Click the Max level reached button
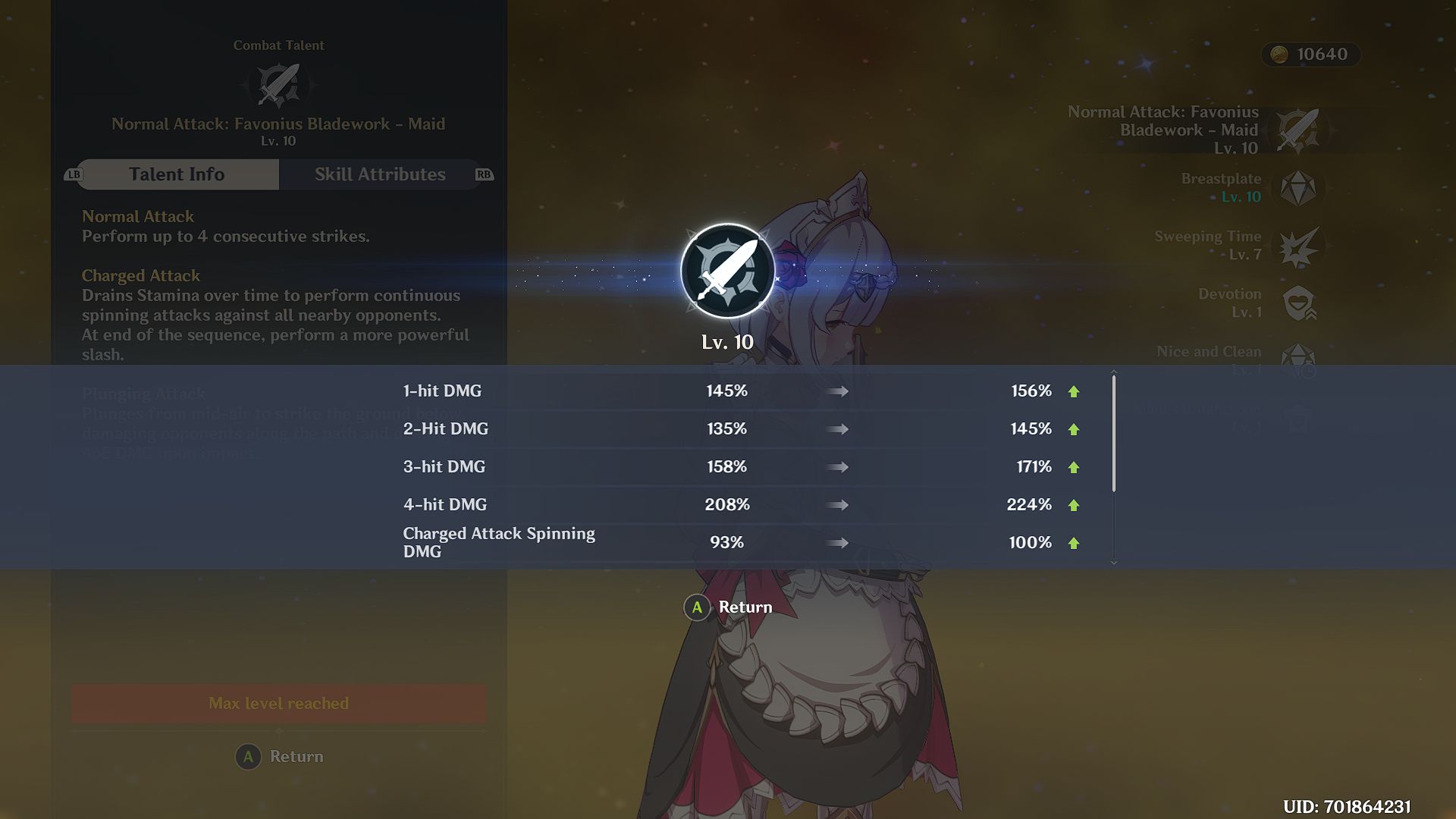Image resolution: width=1456 pixels, height=819 pixels. [x=278, y=703]
